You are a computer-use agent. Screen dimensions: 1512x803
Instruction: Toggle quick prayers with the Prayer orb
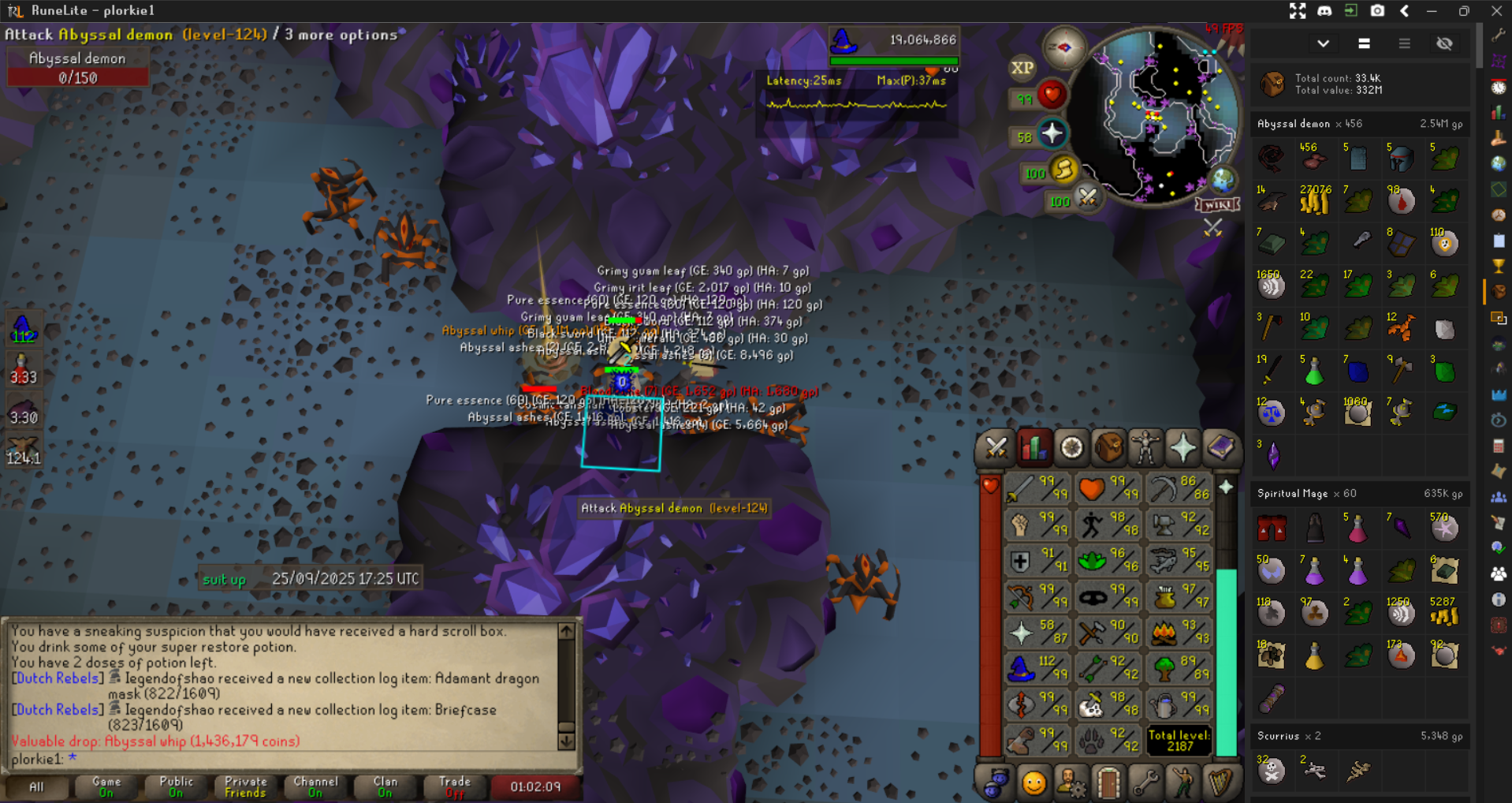pyautogui.click(x=1052, y=134)
